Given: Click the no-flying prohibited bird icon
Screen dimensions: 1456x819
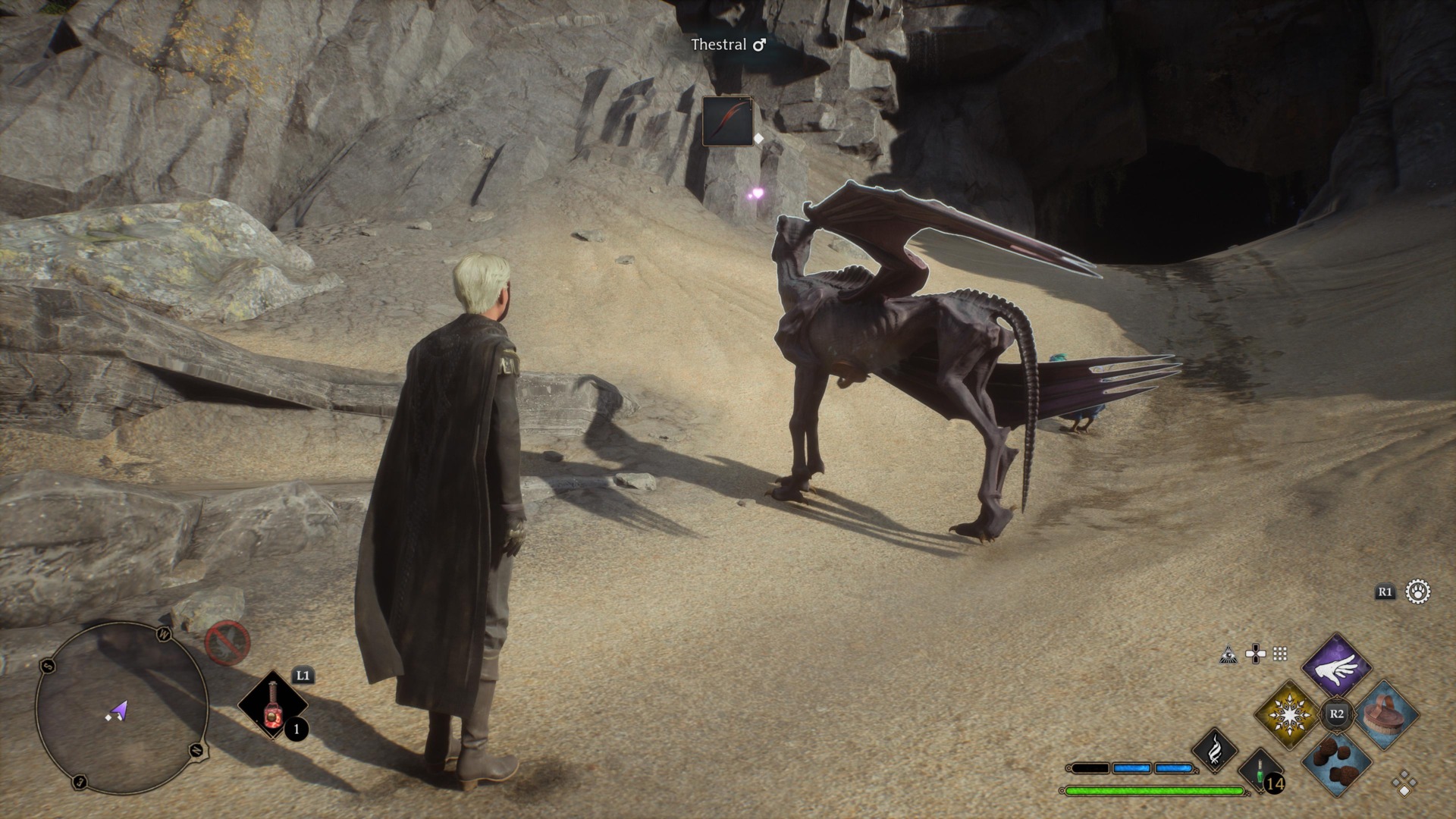Looking at the screenshot, I should pyautogui.click(x=227, y=643).
